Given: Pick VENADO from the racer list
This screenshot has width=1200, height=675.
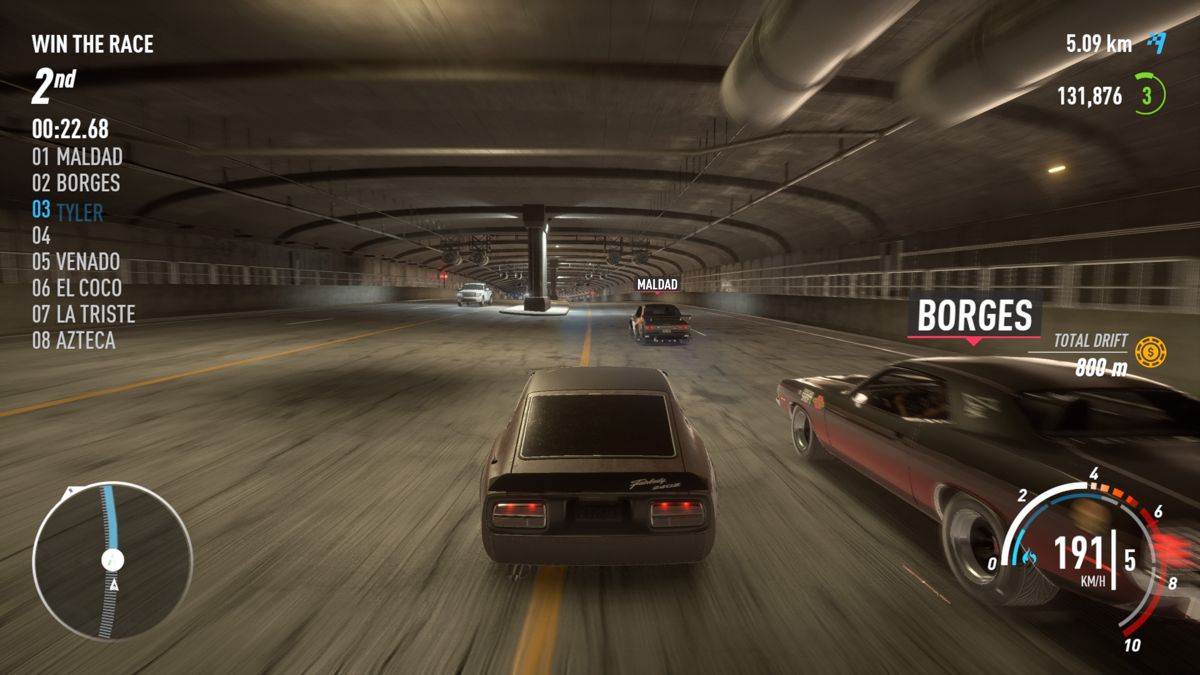Looking at the screenshot, I should pos(75,262).
